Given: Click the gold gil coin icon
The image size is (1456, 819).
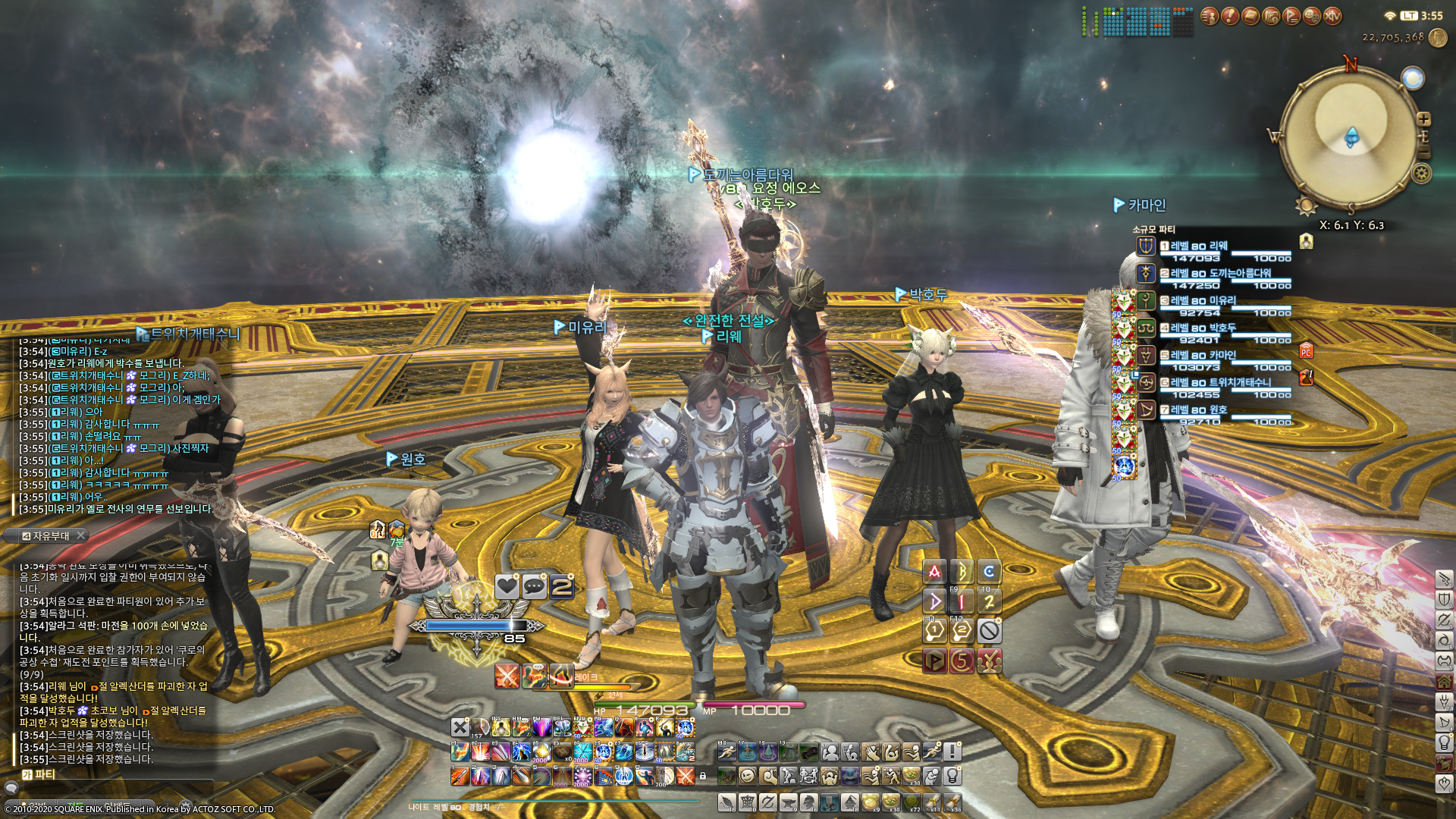Looking at the screenshot, I should pos(1438,38).
